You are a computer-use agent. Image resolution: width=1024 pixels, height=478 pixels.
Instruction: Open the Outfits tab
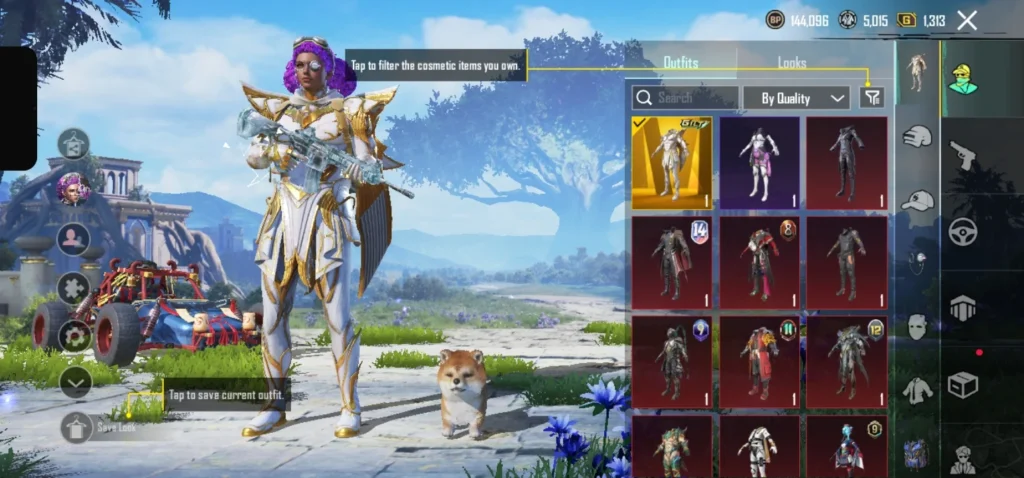pyautogui.click(x=681, y=63)
